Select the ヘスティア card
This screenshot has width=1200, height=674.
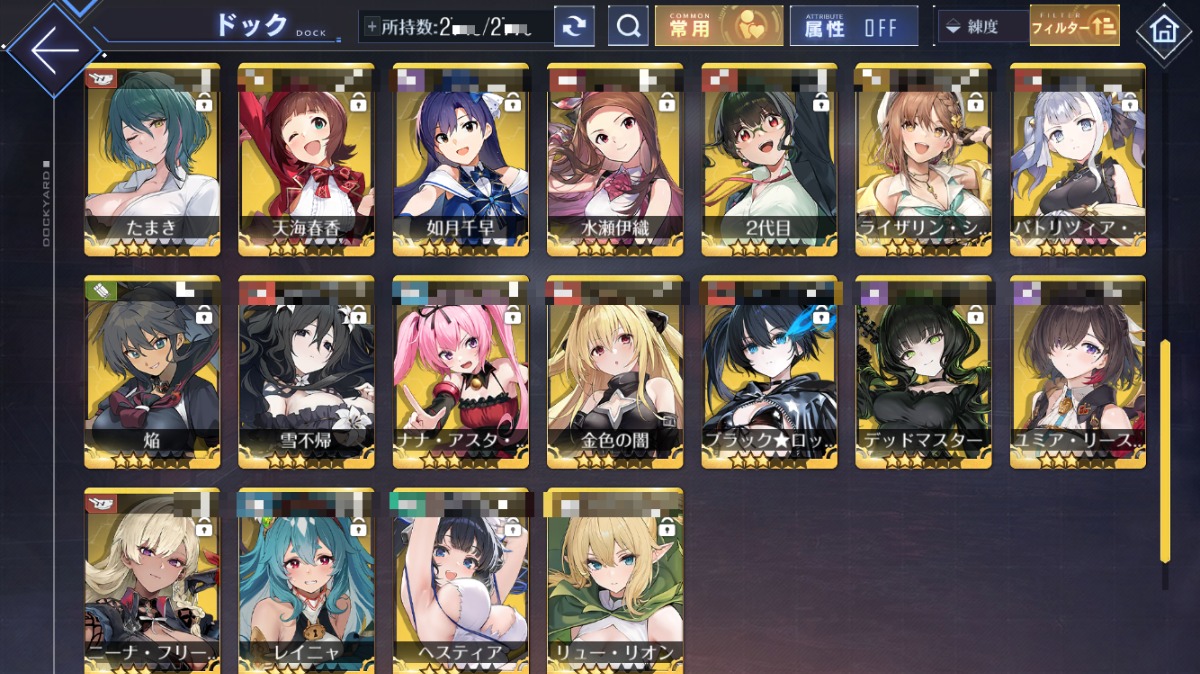(460, 580)
